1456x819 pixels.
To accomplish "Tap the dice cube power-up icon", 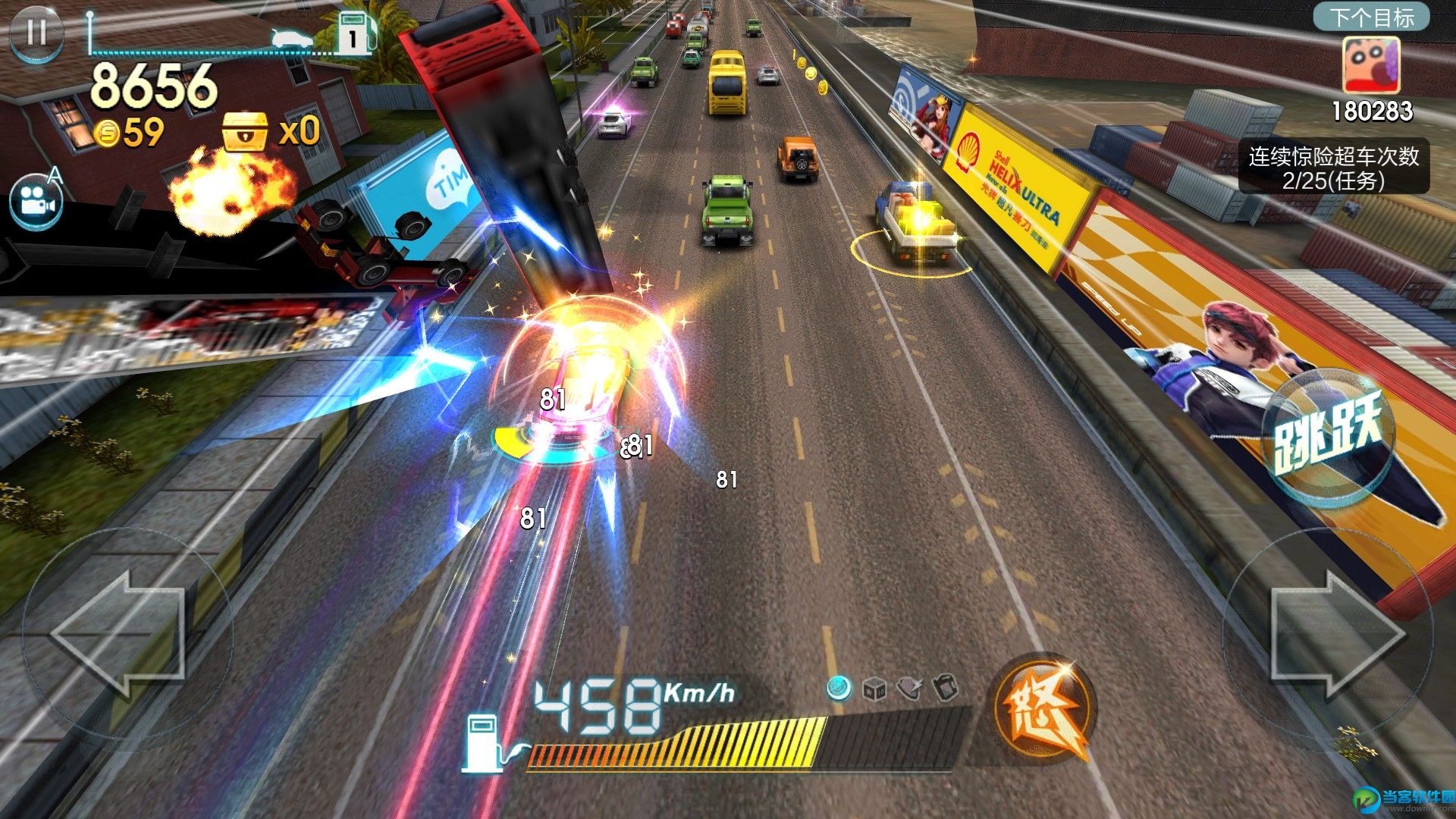I will 874,689.
